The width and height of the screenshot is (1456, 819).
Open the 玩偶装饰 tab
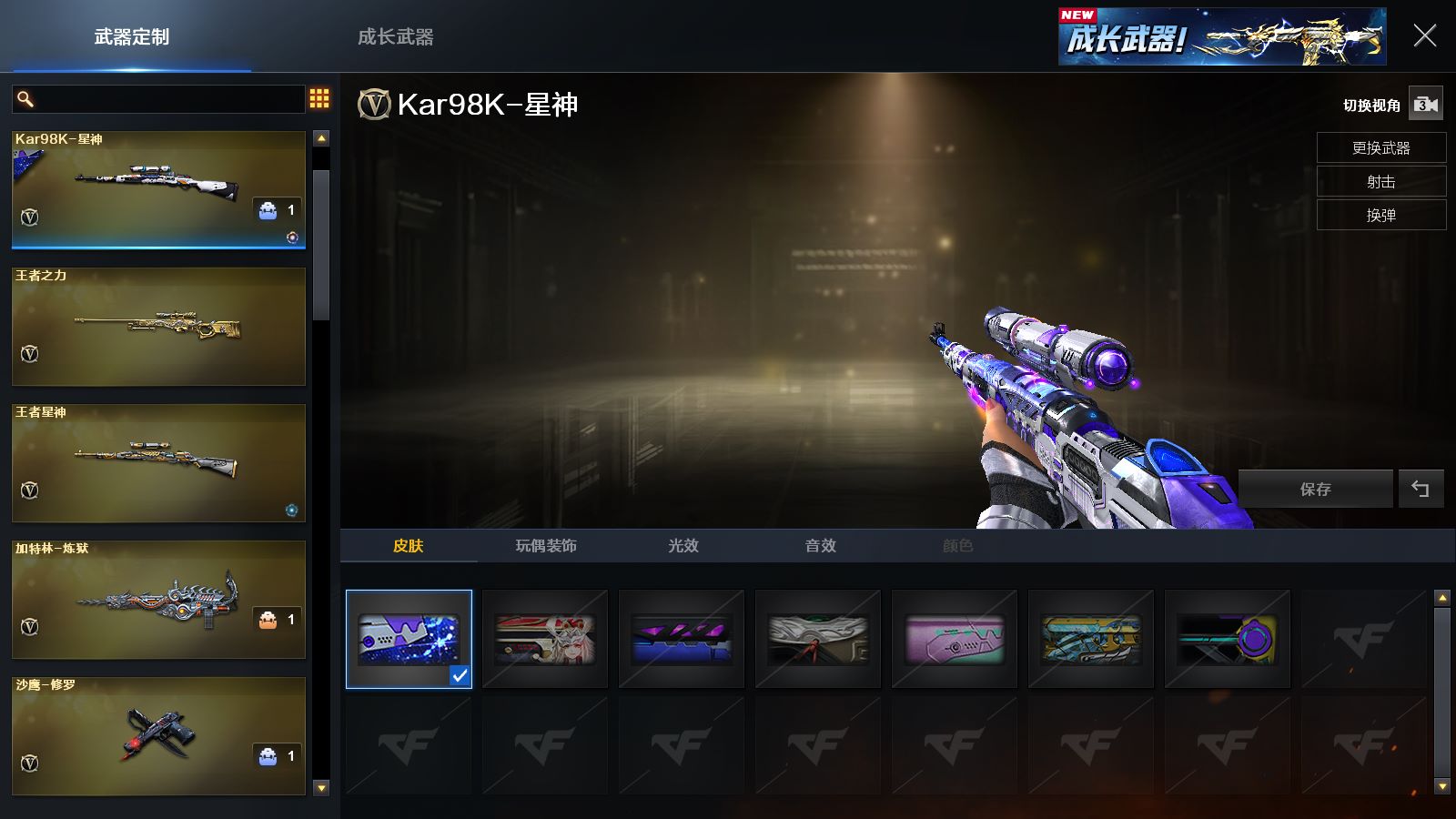point(546,545)
